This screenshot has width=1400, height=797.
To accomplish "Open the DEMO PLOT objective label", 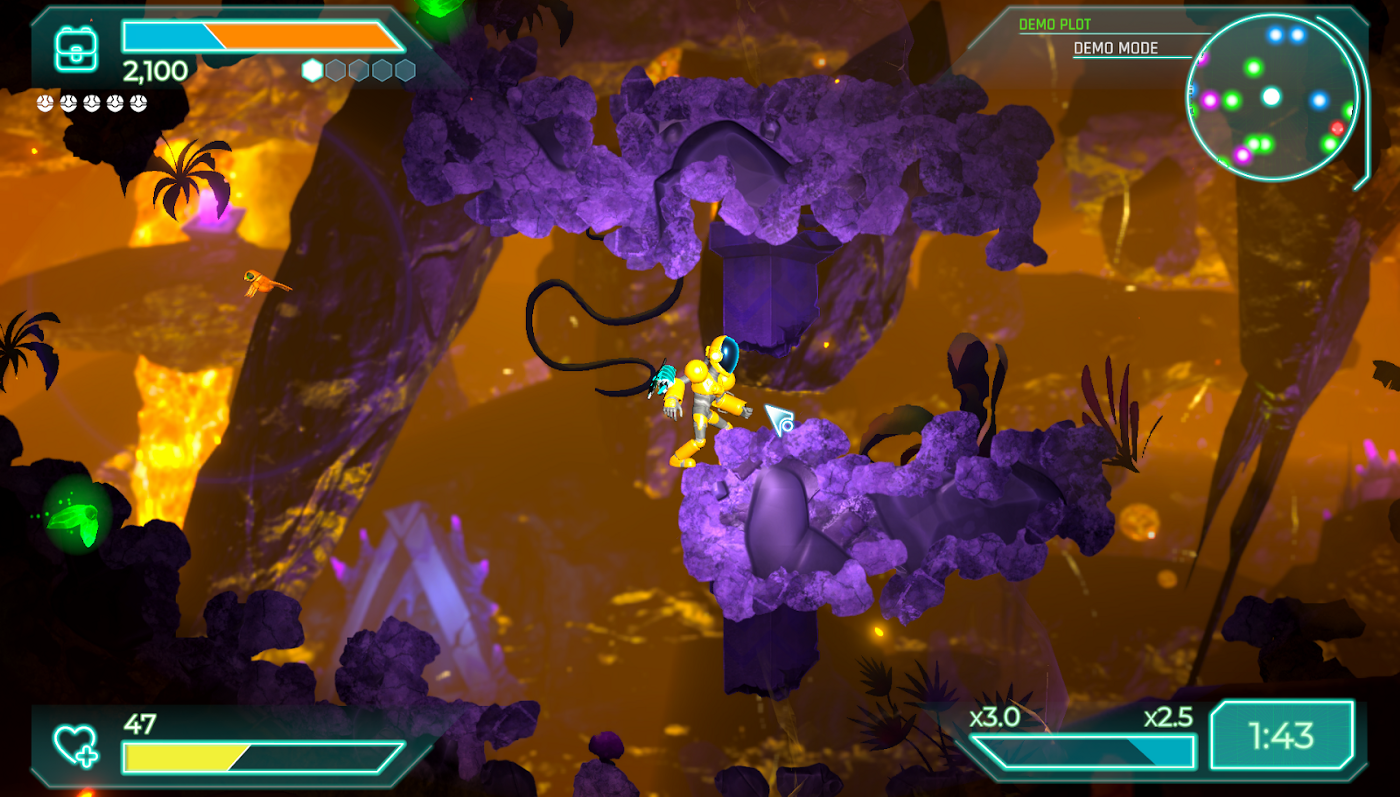I will 1055,24.
